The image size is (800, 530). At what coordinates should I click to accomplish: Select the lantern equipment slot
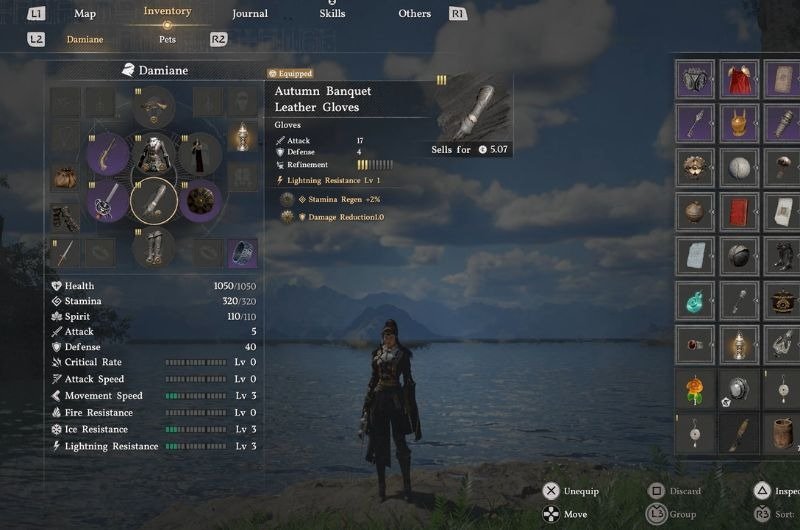coord(241,136)
